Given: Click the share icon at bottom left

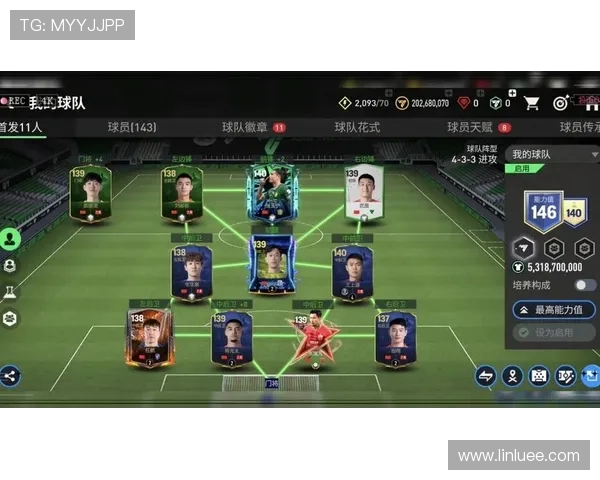Looking at the screenshot, I should pyautogui.click(x=10, y=376).
